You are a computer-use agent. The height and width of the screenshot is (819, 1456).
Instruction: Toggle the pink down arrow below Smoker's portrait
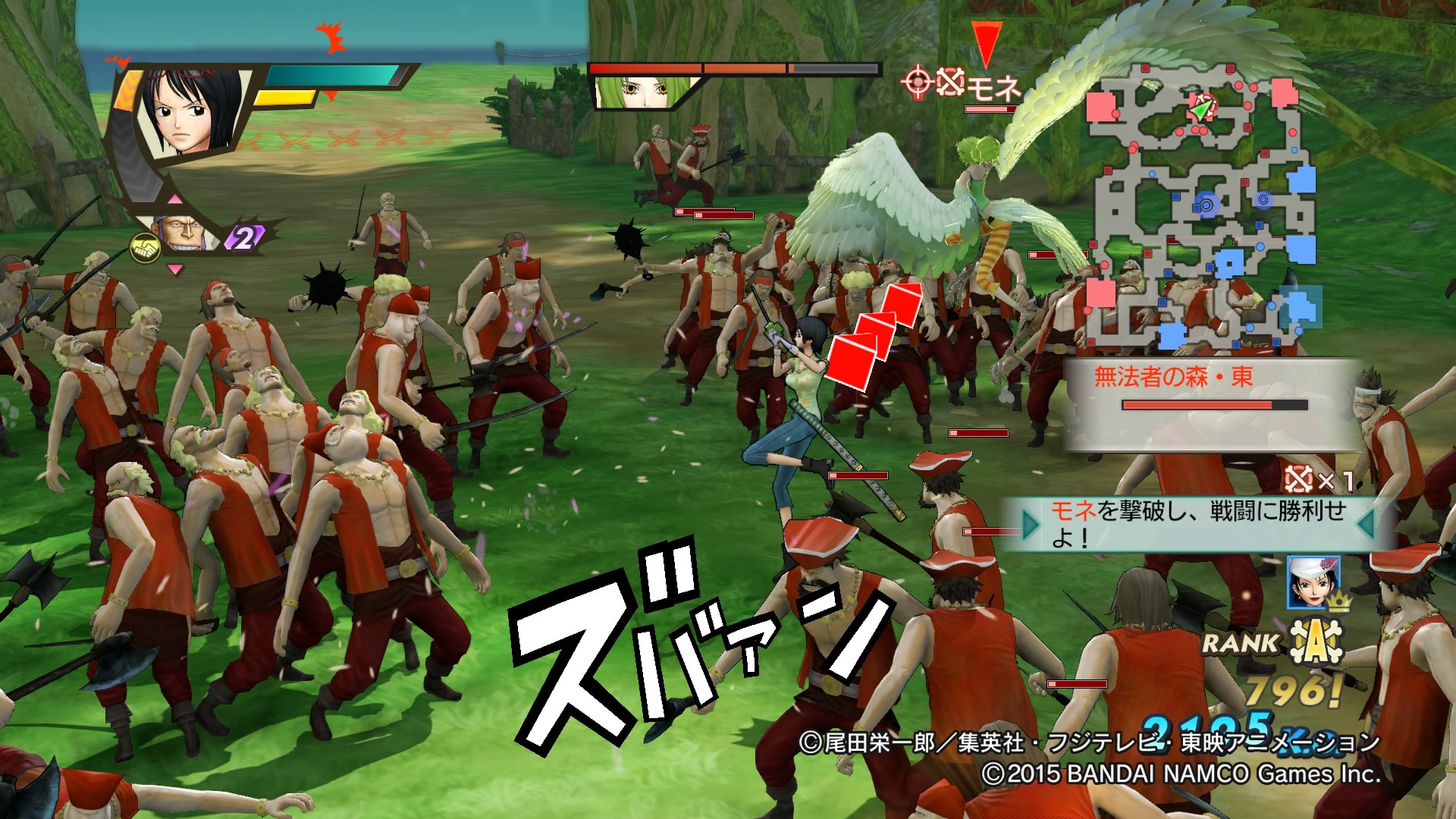[x=174, y=270]
